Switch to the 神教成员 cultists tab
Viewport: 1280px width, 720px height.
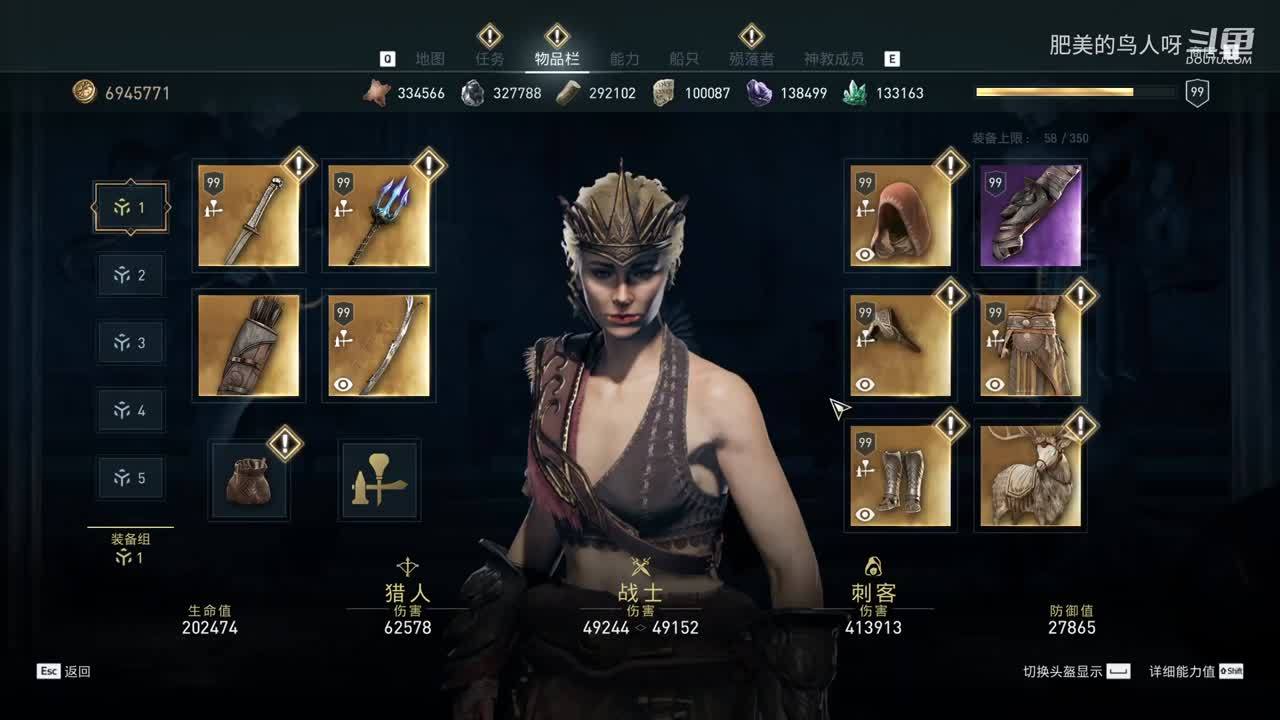[834, 59]
